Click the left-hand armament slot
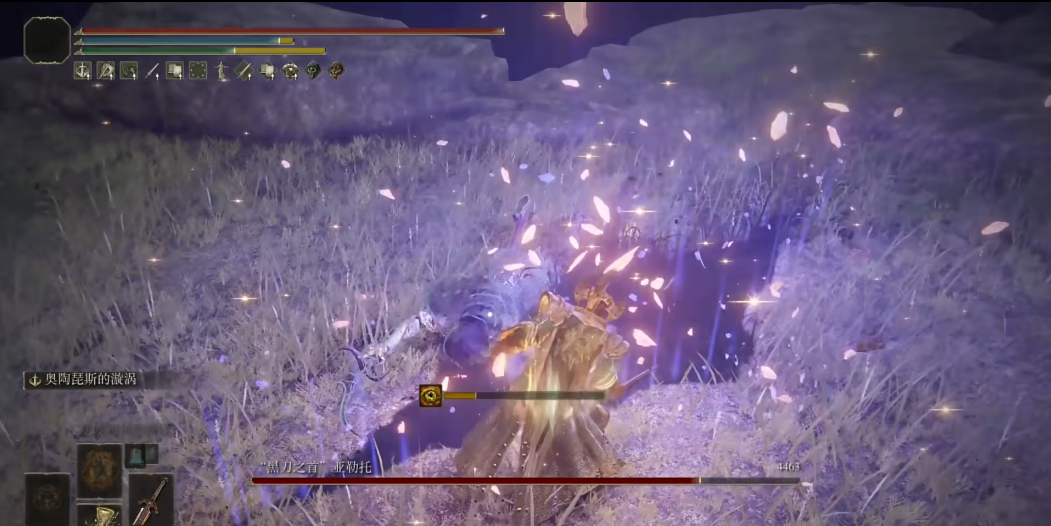1051x526 pixels. (47, 499)
